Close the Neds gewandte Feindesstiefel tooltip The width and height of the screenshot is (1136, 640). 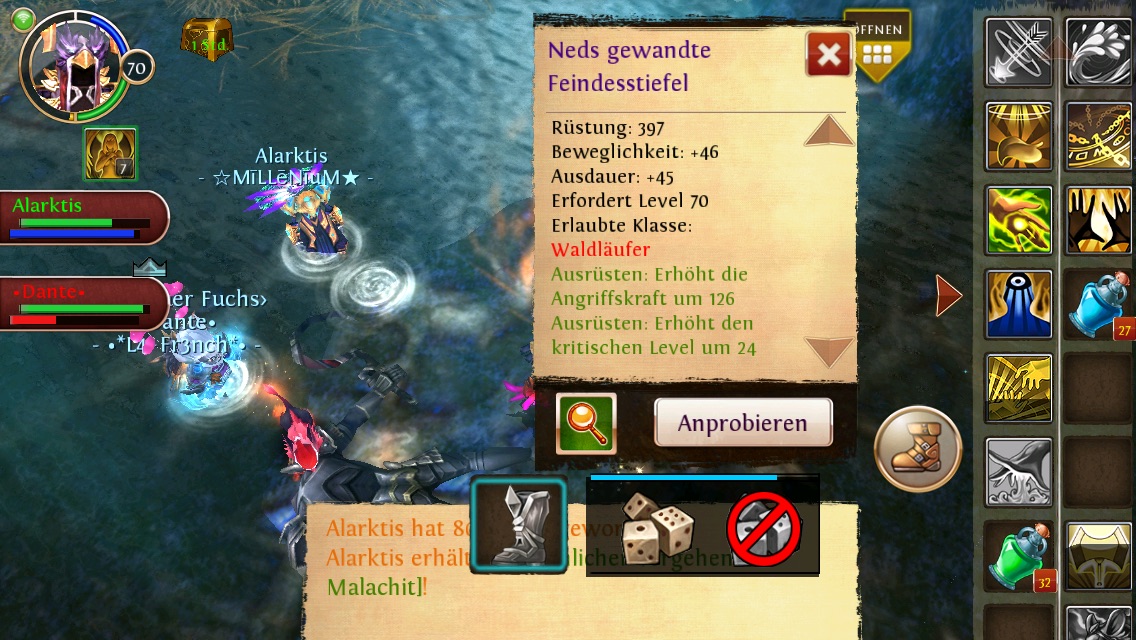829,55
